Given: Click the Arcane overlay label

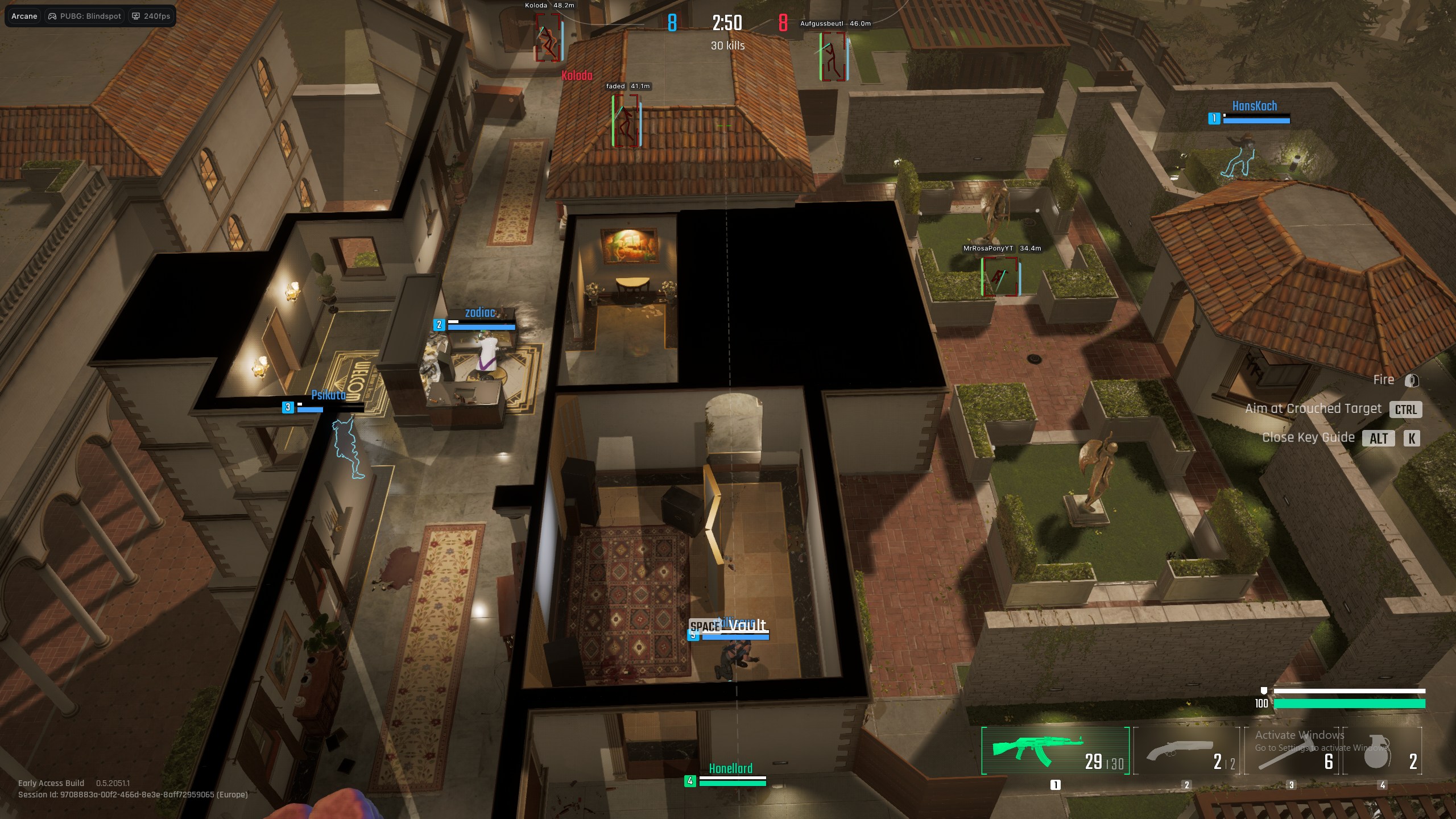Looking at the screenshot, I should click(24, 16).
